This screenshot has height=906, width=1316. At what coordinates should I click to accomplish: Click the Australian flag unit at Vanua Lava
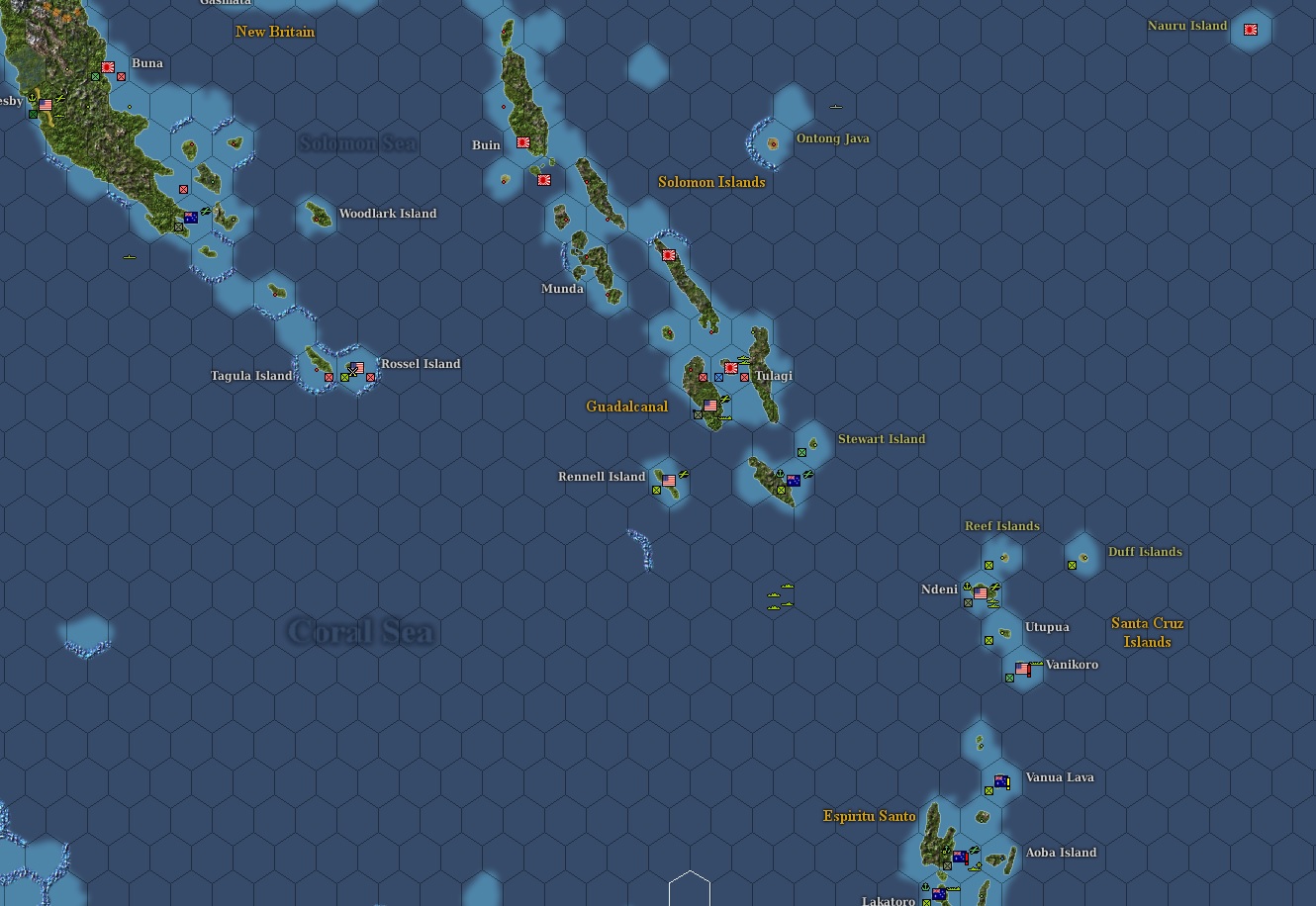[x=1000, y=780]
